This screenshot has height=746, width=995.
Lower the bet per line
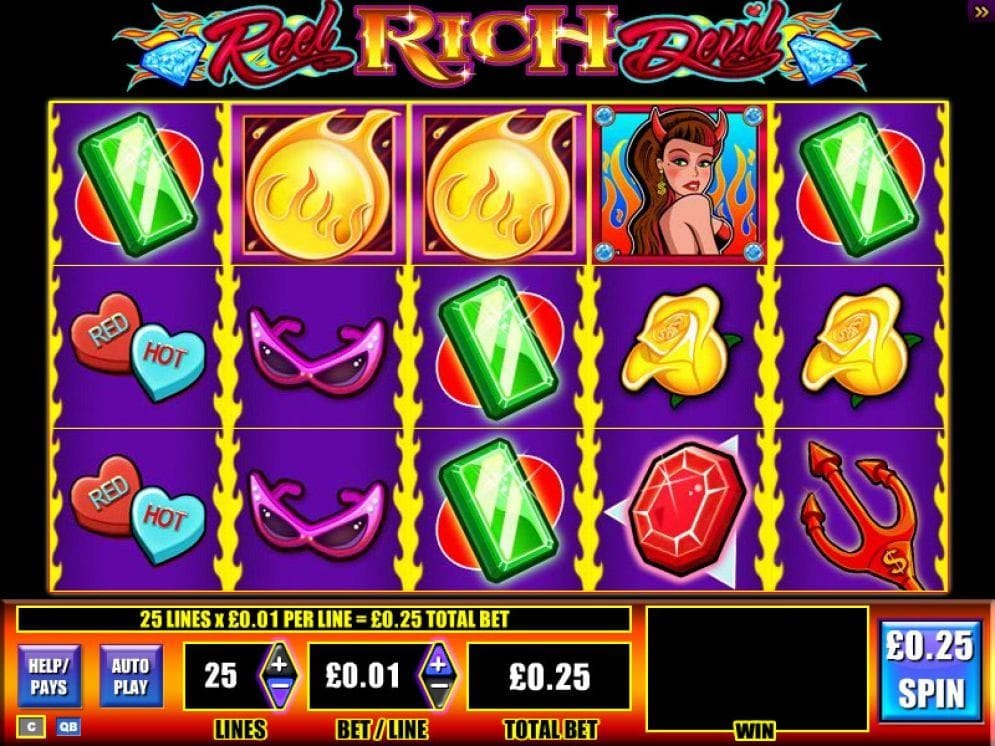coord(437,690)
